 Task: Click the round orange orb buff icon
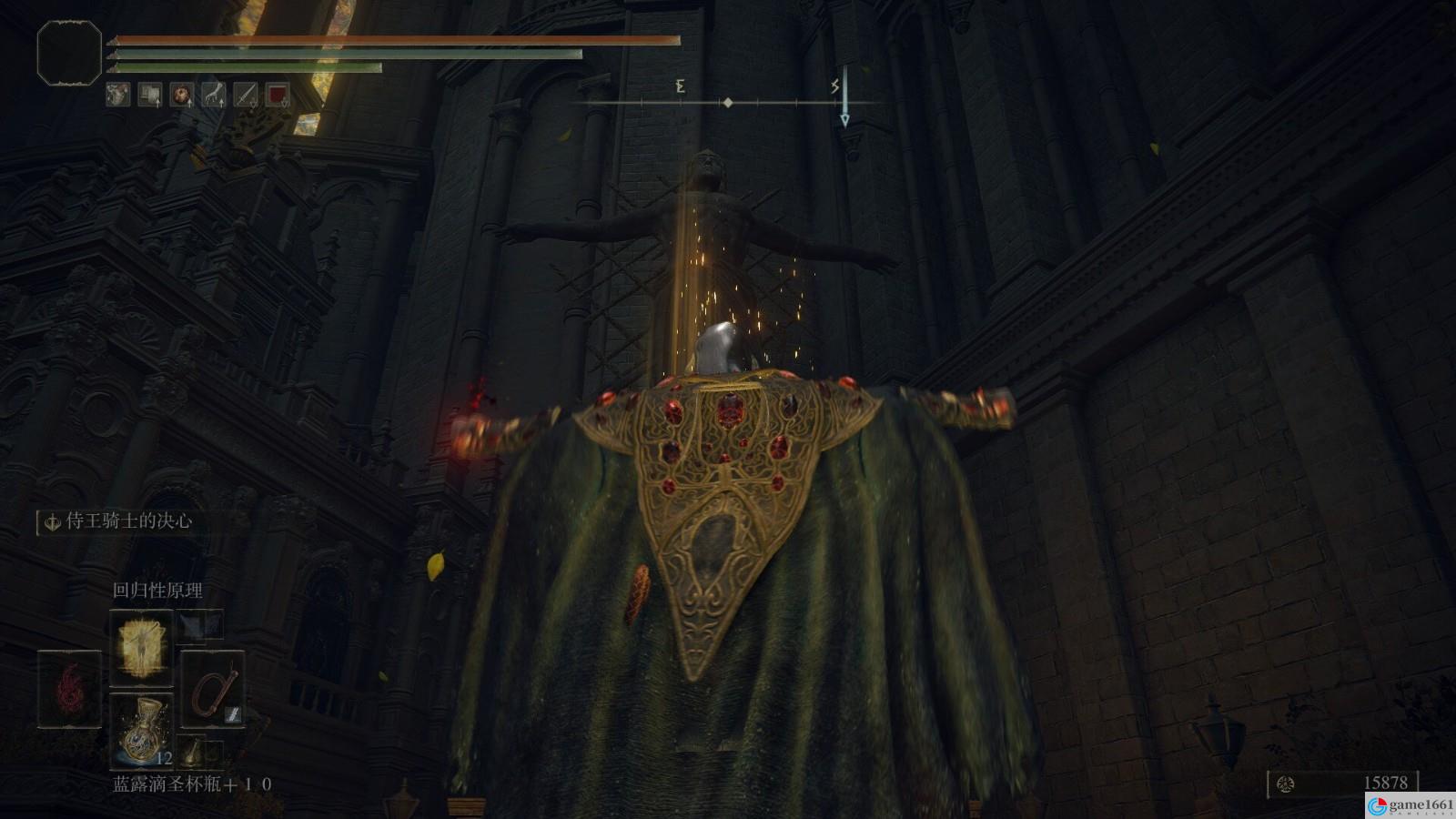pyautogui.click(x=181, y=95)
